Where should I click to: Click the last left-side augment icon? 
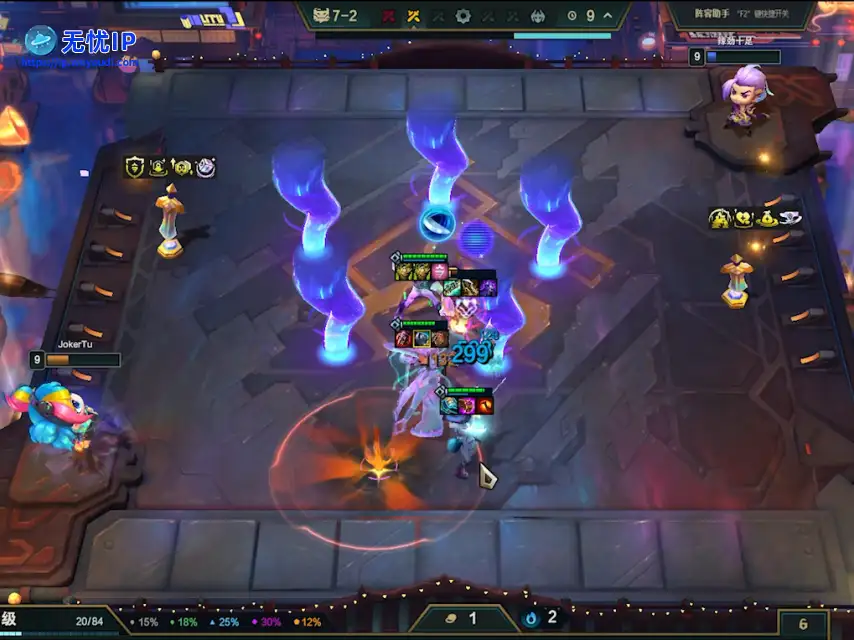tap(206, 167)
